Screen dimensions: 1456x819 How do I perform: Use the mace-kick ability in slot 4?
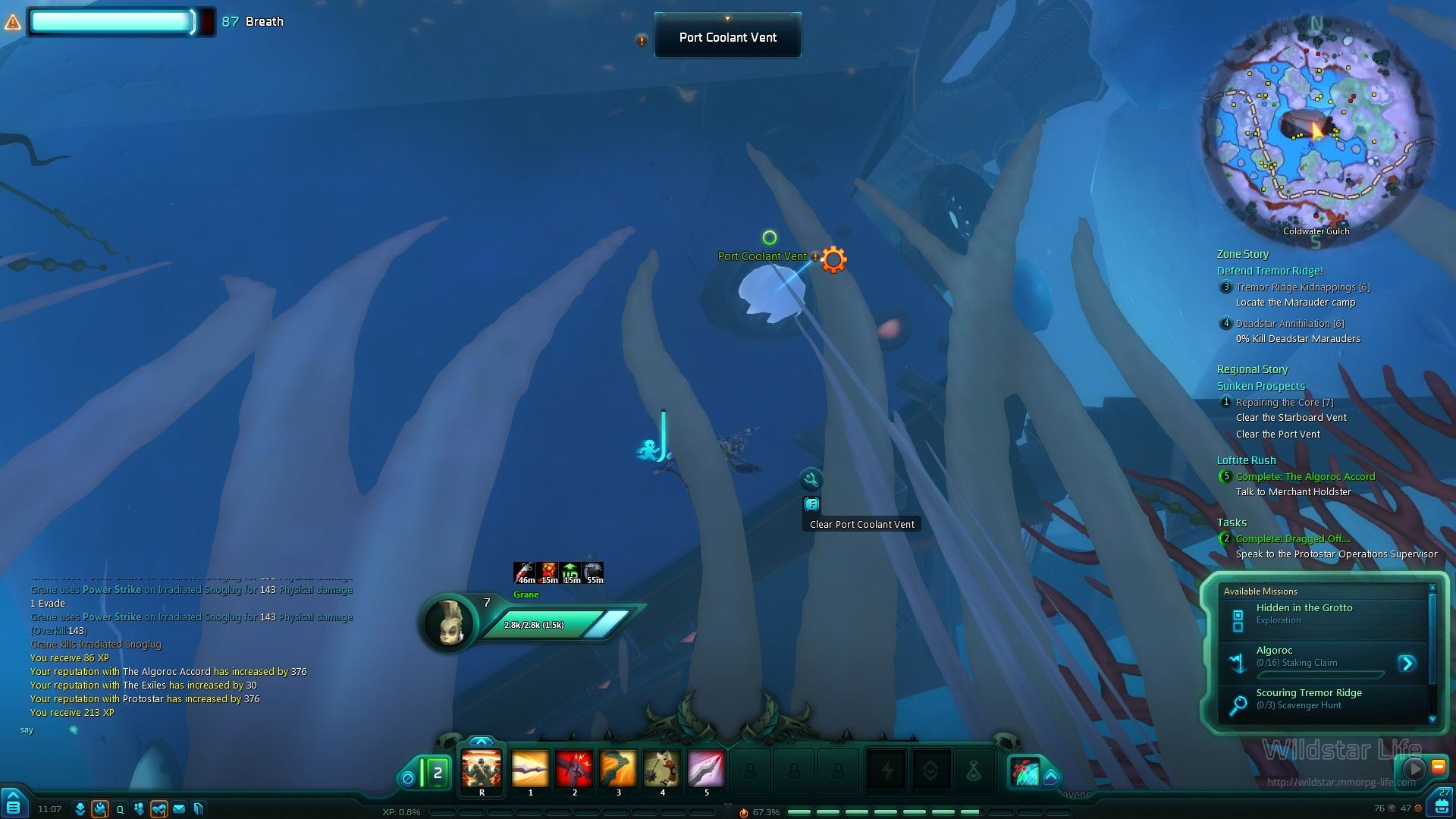[x=662, y=769]
